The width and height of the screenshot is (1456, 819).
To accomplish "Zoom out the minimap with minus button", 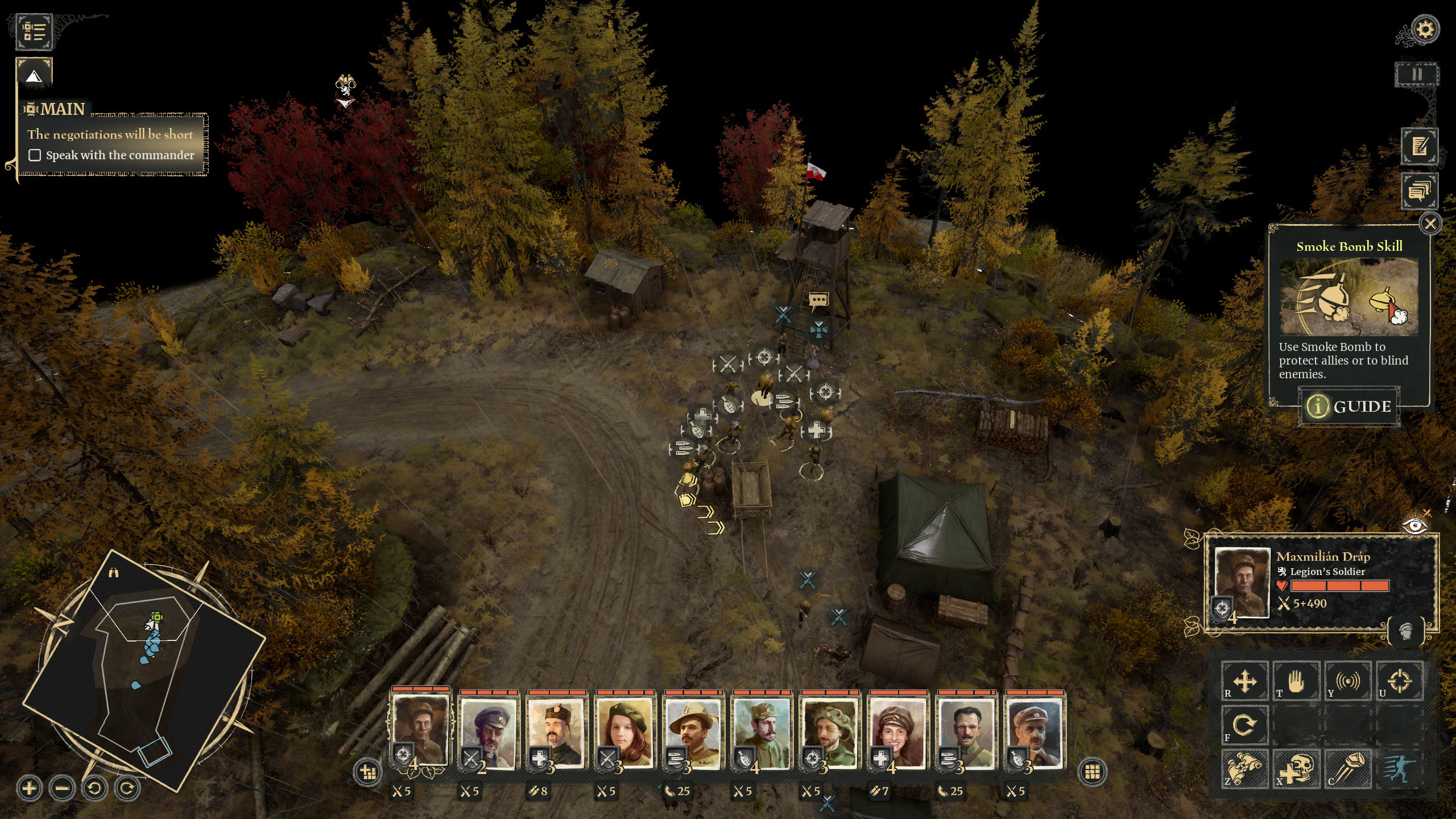I will click(62, 788).
